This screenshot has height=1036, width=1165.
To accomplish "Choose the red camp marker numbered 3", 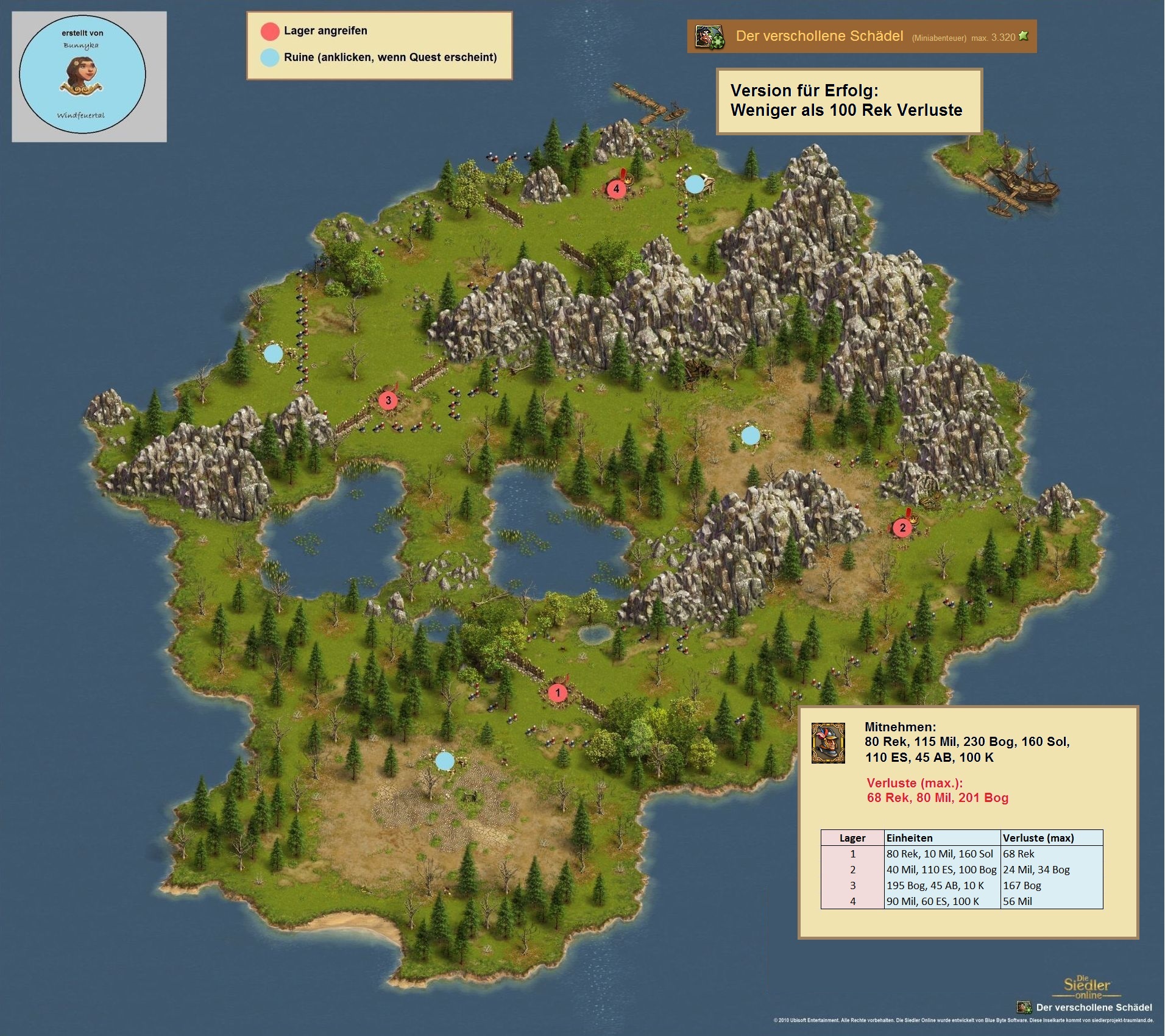I will pos(388,400).
